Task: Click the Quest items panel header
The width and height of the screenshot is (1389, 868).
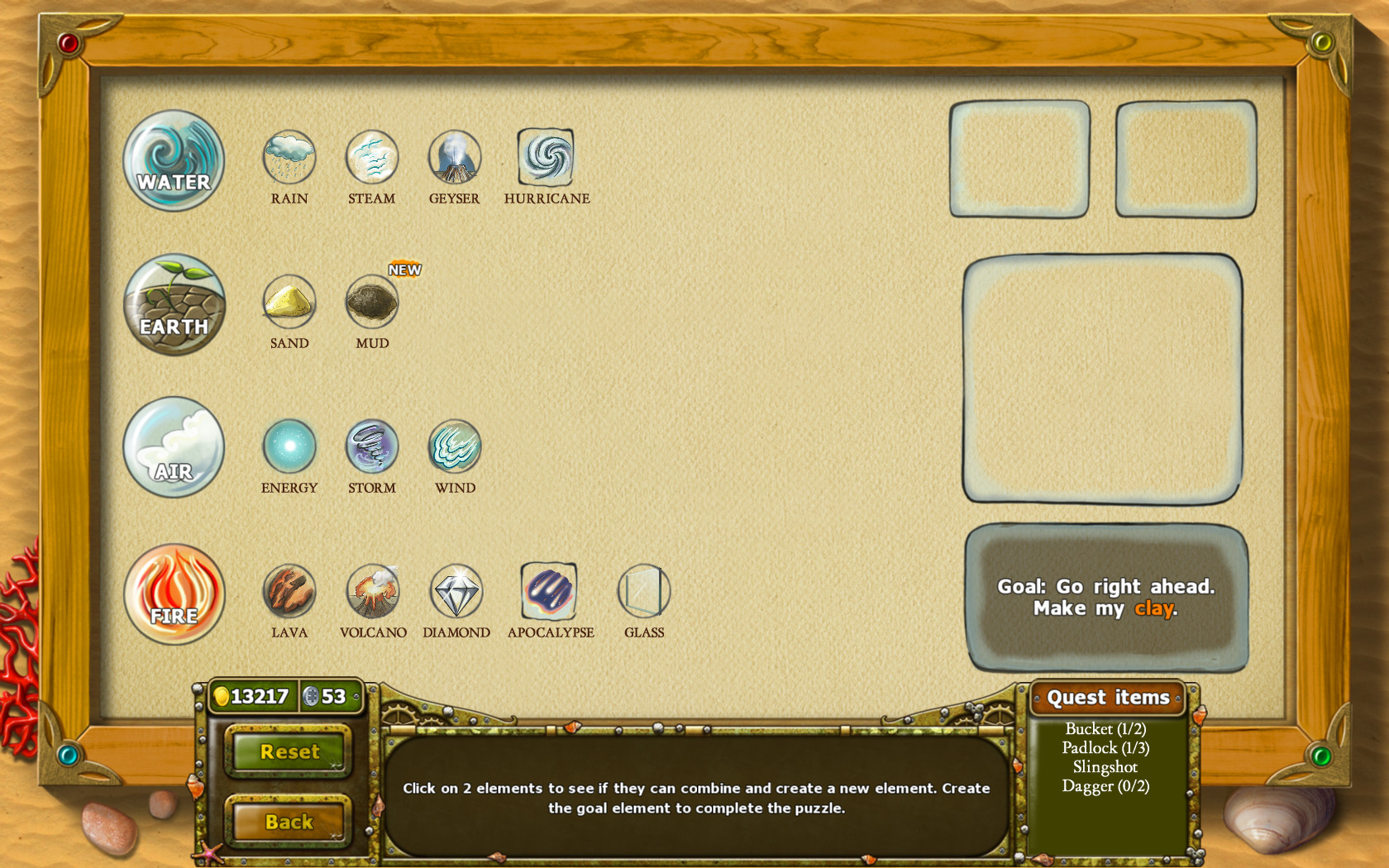Action: [x=1109, y=697]
